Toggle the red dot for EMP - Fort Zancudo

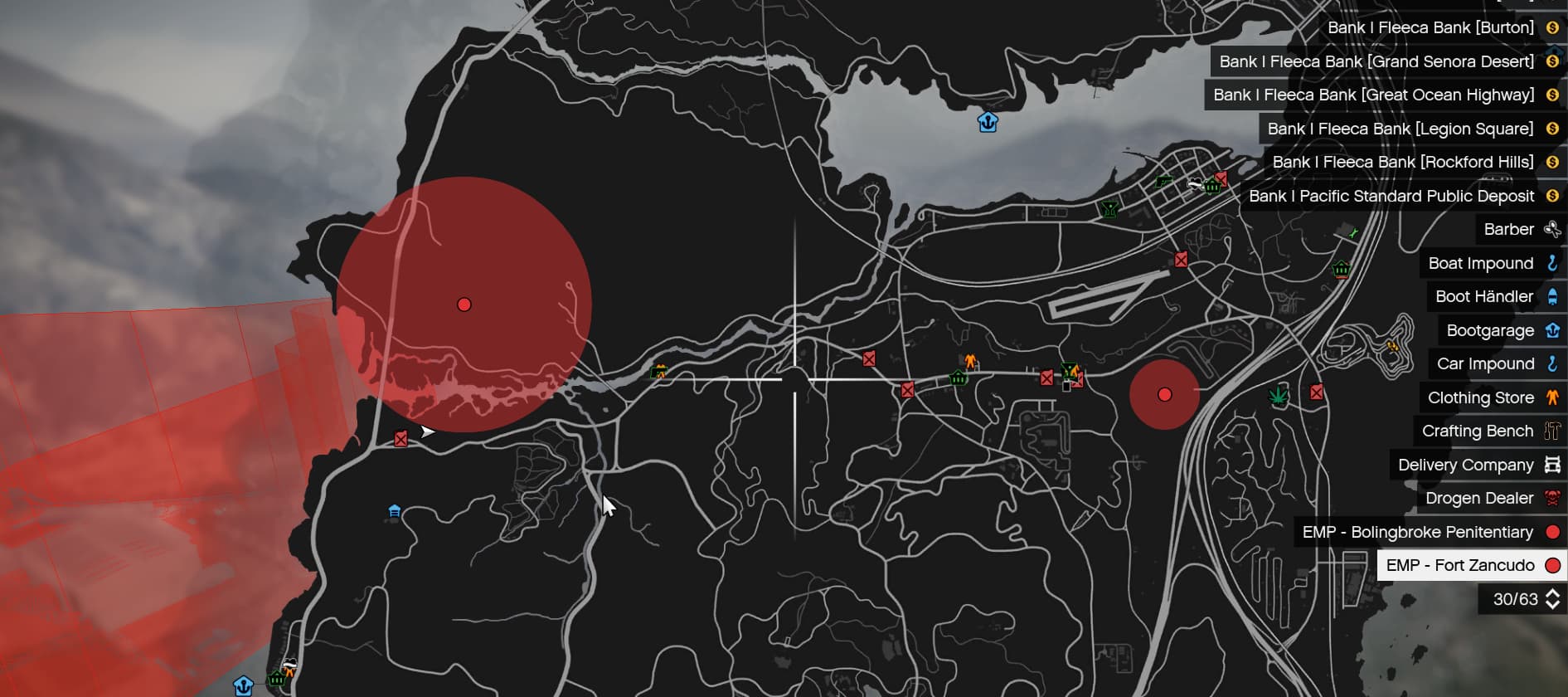[1553, 565]
